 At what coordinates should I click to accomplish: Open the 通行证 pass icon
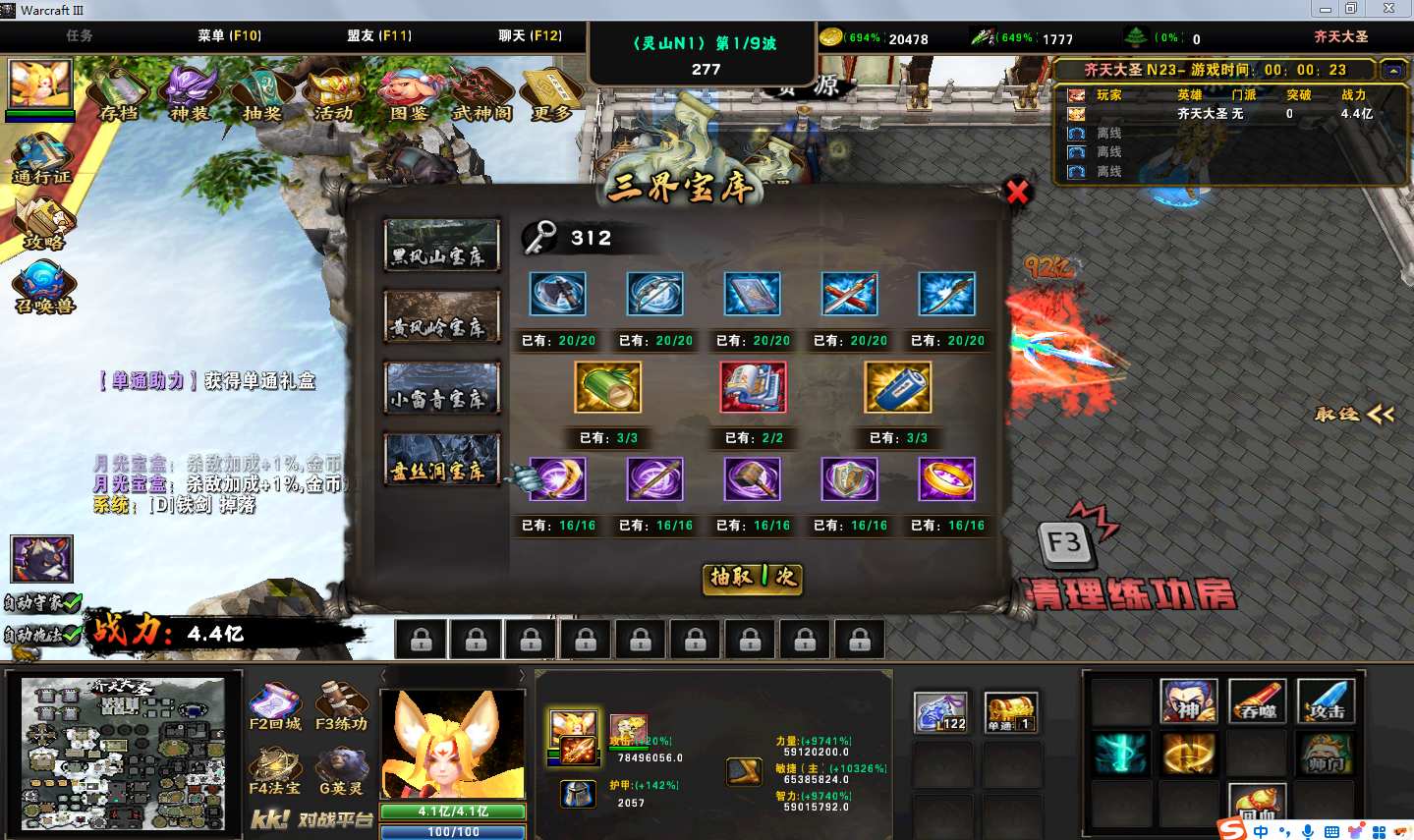(42, 159)
